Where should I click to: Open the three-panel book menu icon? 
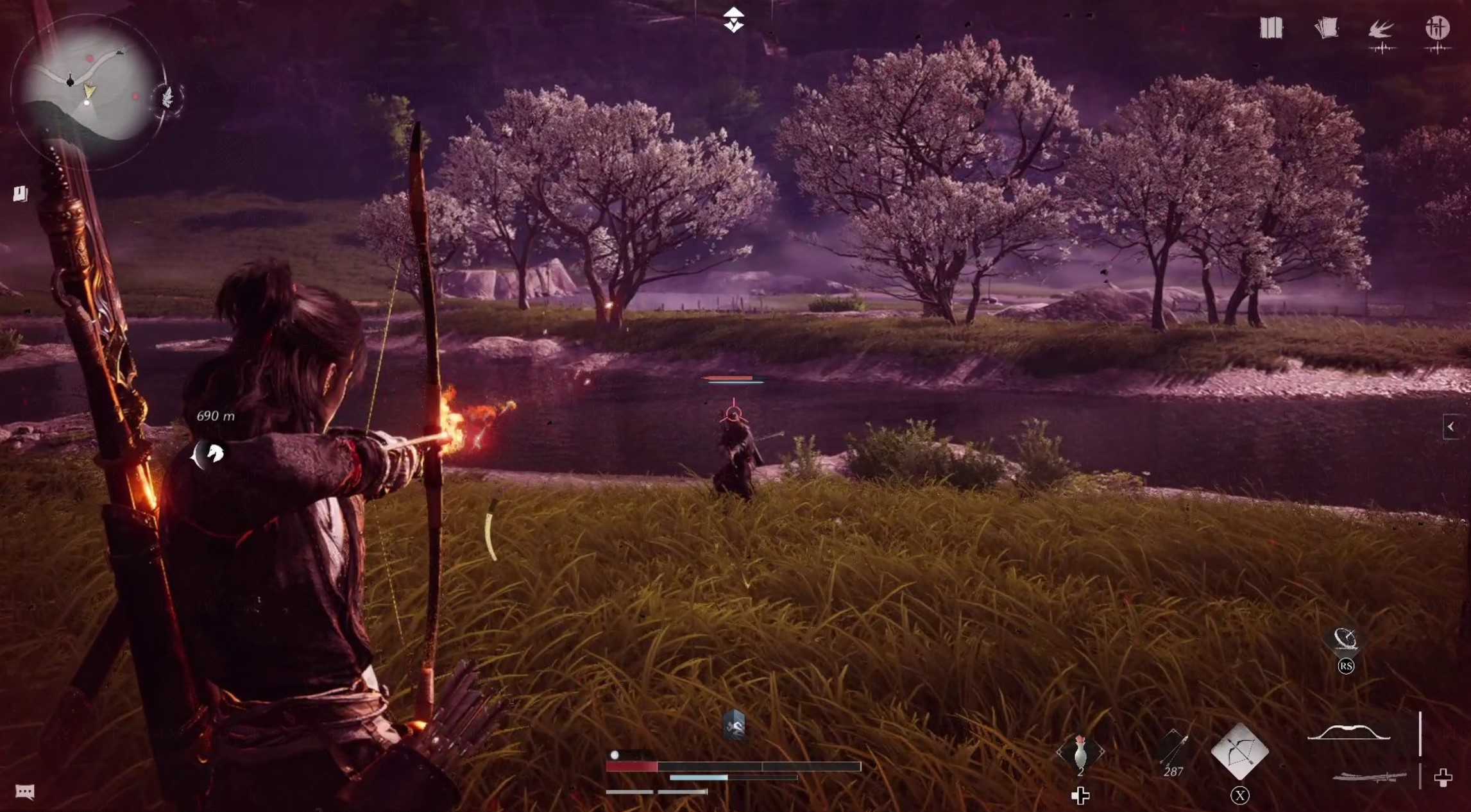(x=1270, y=28)
